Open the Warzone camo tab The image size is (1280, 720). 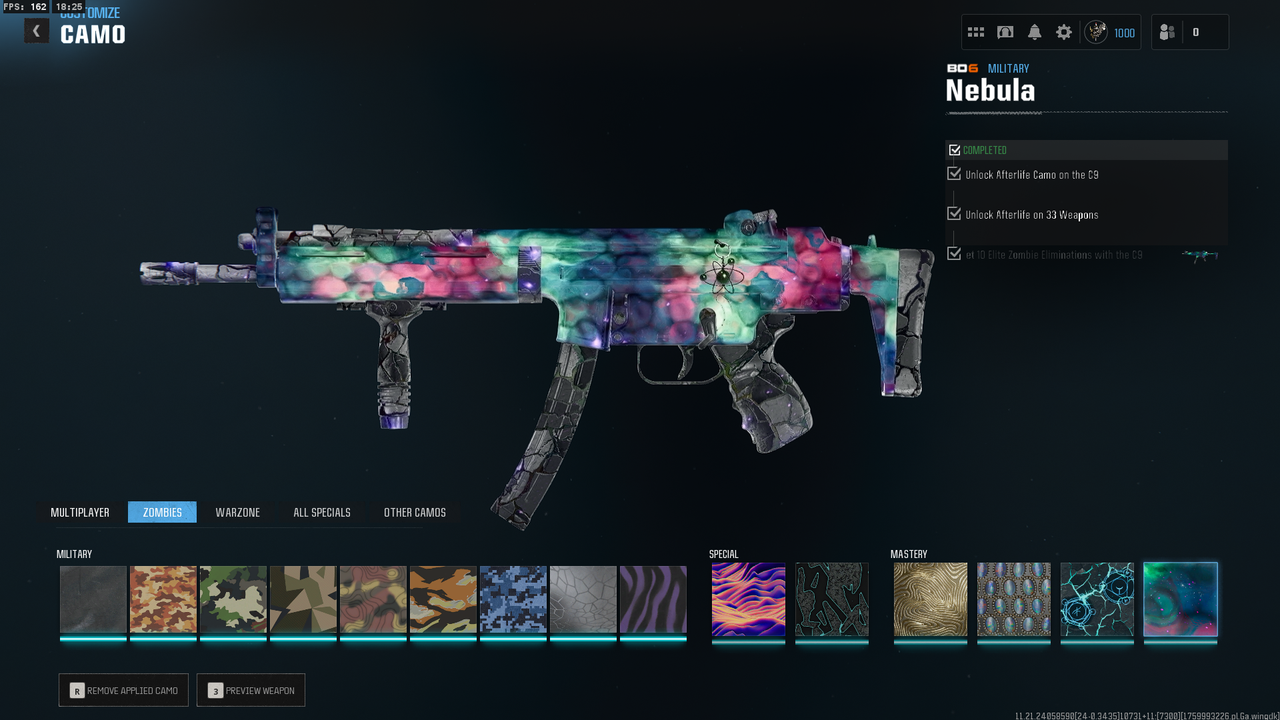point(238,512)
